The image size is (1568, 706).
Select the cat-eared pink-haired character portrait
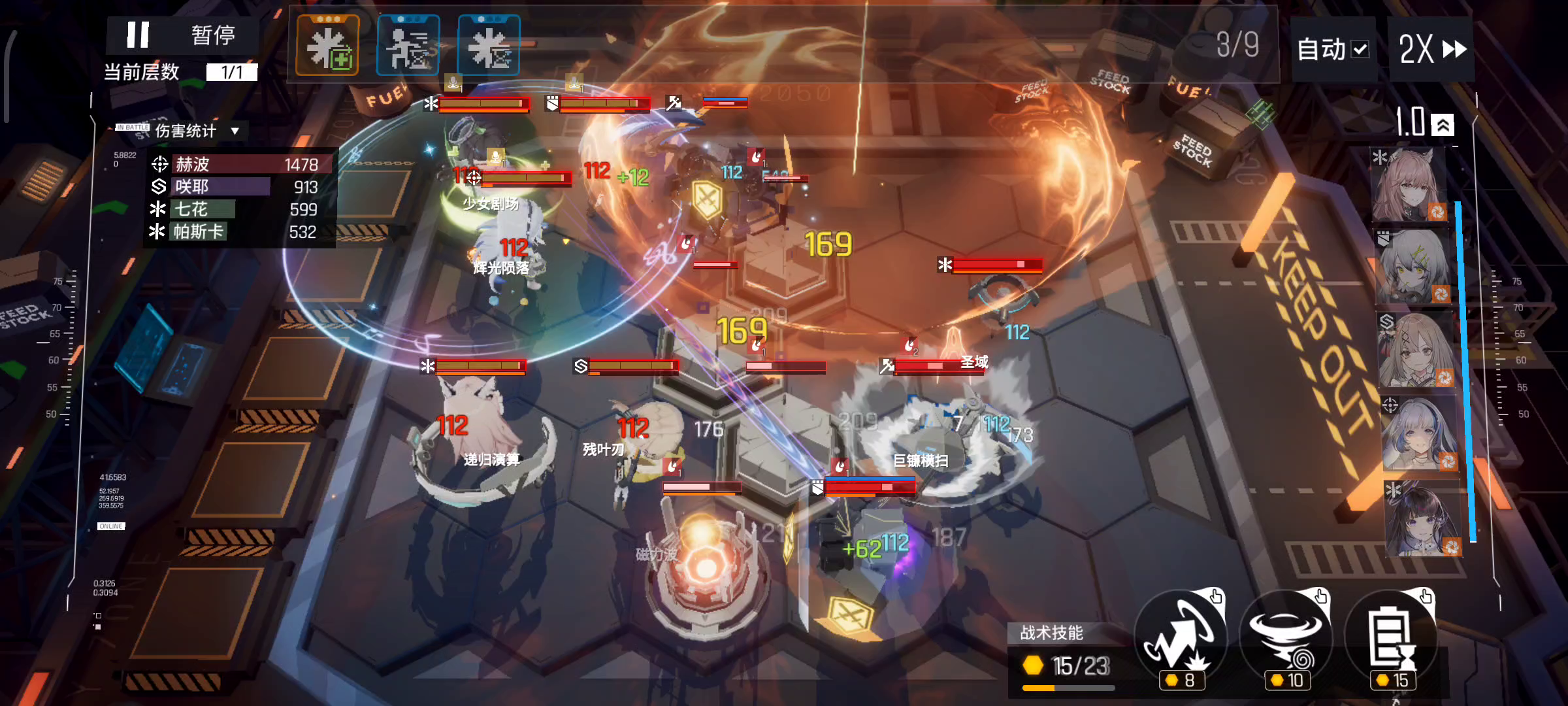pos(1408,186)
